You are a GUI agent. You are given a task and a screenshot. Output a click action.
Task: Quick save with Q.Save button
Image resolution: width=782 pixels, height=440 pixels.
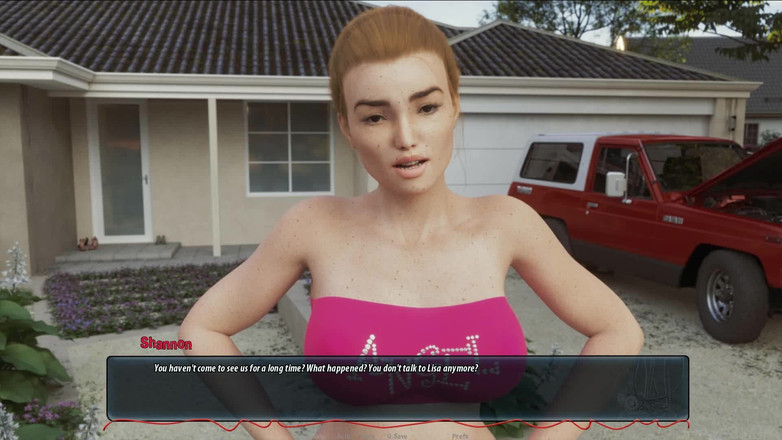click(397, 435)
